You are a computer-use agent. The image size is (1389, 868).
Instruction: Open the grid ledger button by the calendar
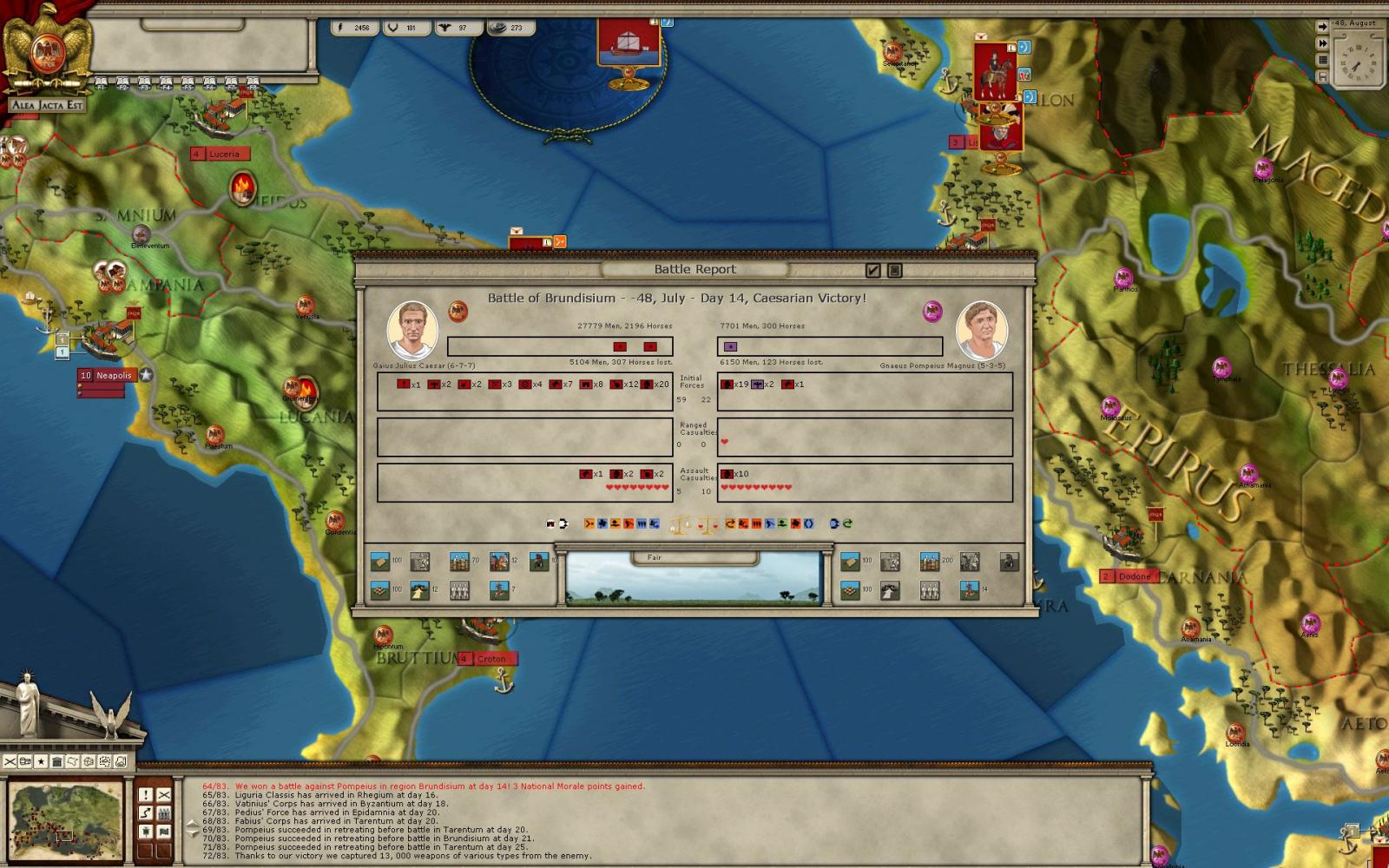click(1322, 61)
